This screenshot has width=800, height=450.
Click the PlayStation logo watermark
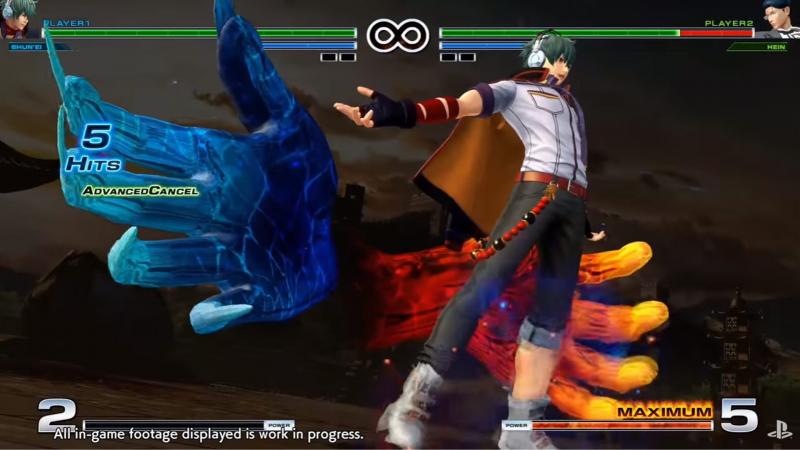(x=779, y=430)
